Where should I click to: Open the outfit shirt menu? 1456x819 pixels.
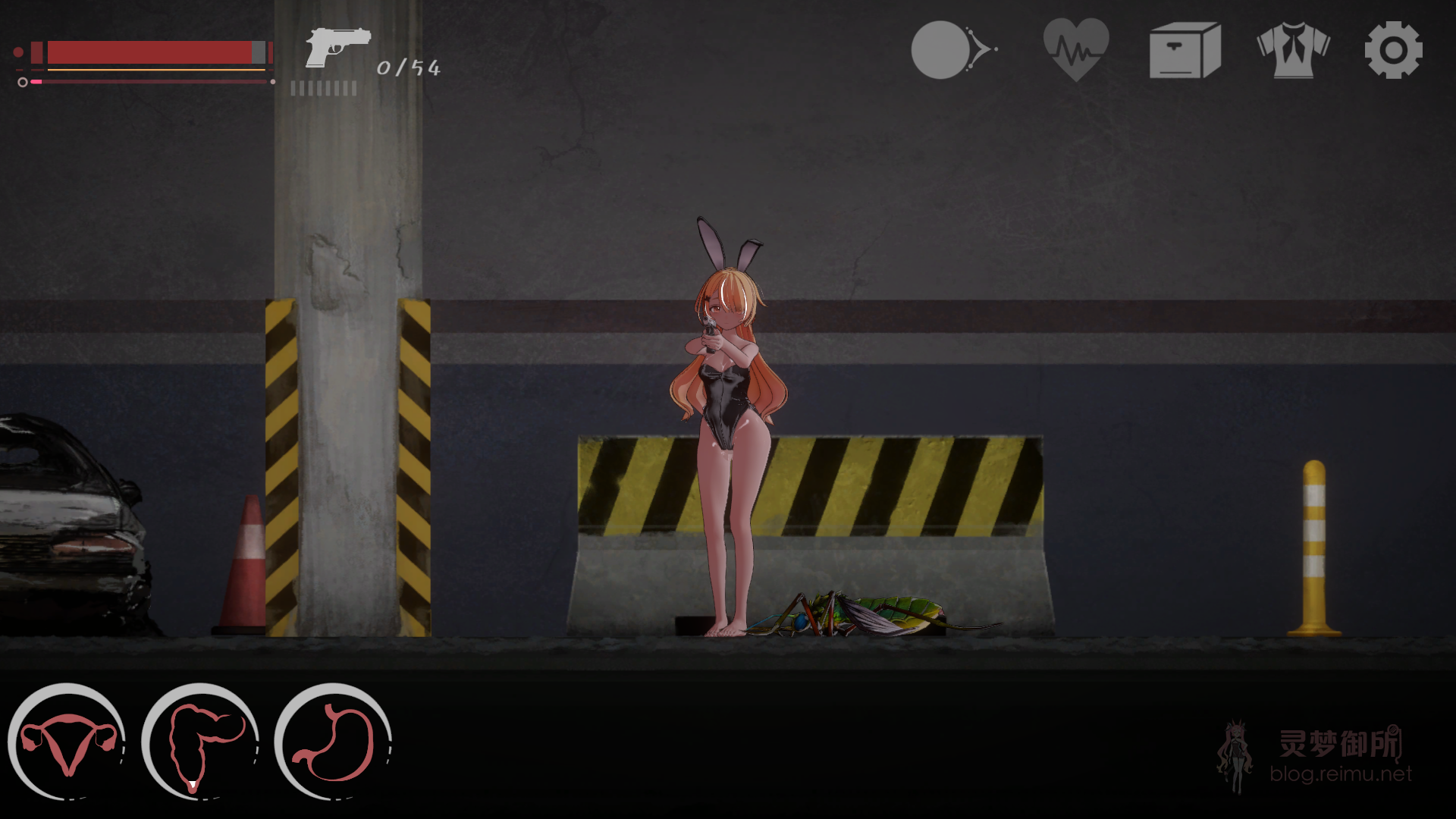pyautogui.click(x=1293, y=50)
